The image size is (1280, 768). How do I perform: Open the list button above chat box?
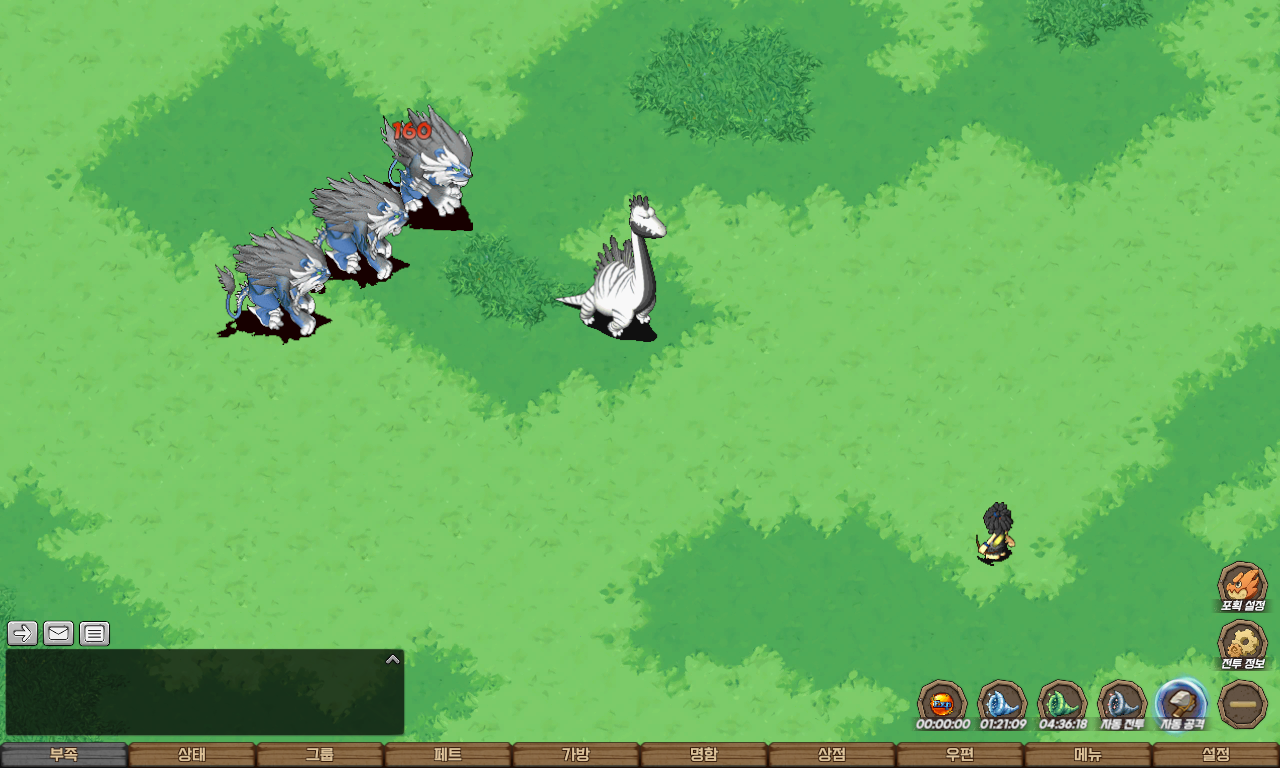click(x=95, y=633)
